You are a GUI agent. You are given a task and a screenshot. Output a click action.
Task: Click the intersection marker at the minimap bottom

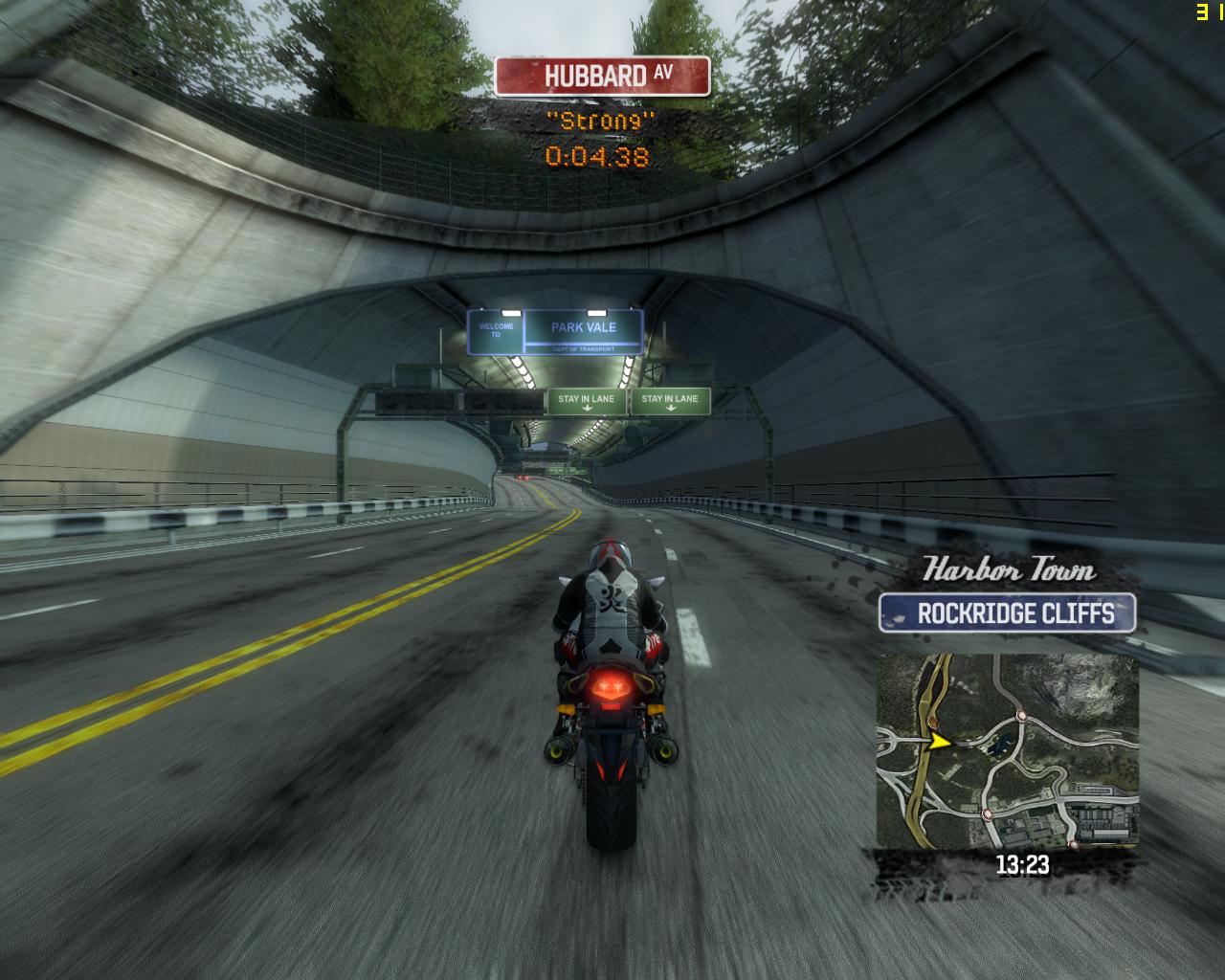click(x=986, y=813)
